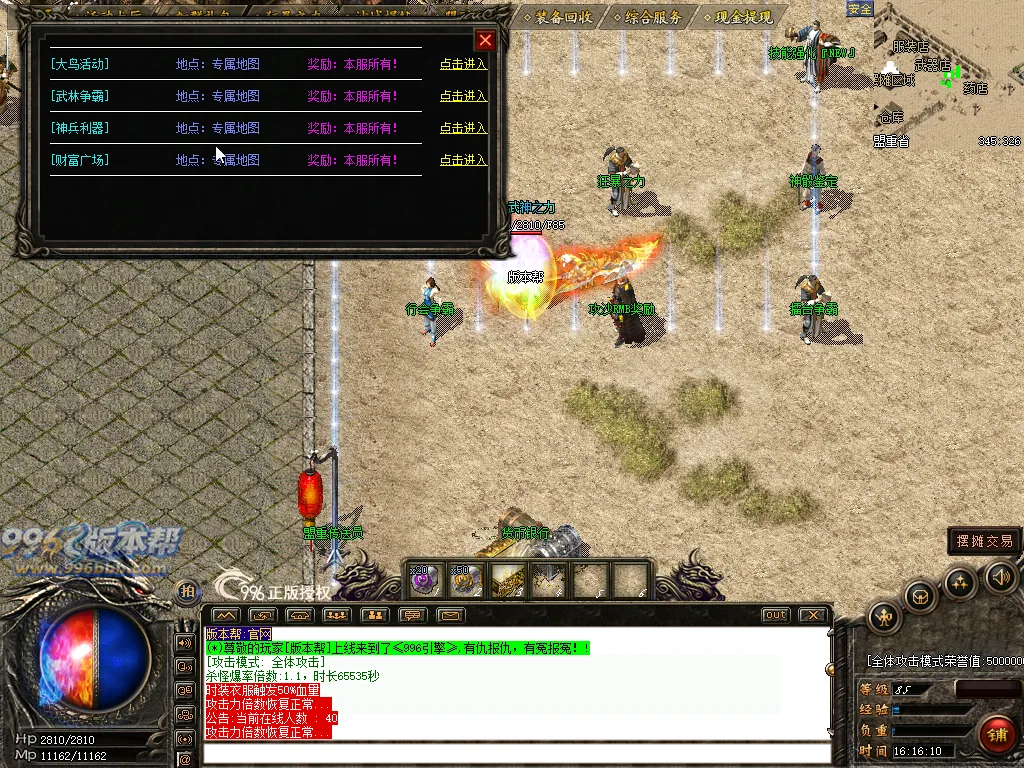This screenshot has height=768, width=1024.
Task: Open the 摆摊交易 stall trading button
Action: click(x=984, y=541)
